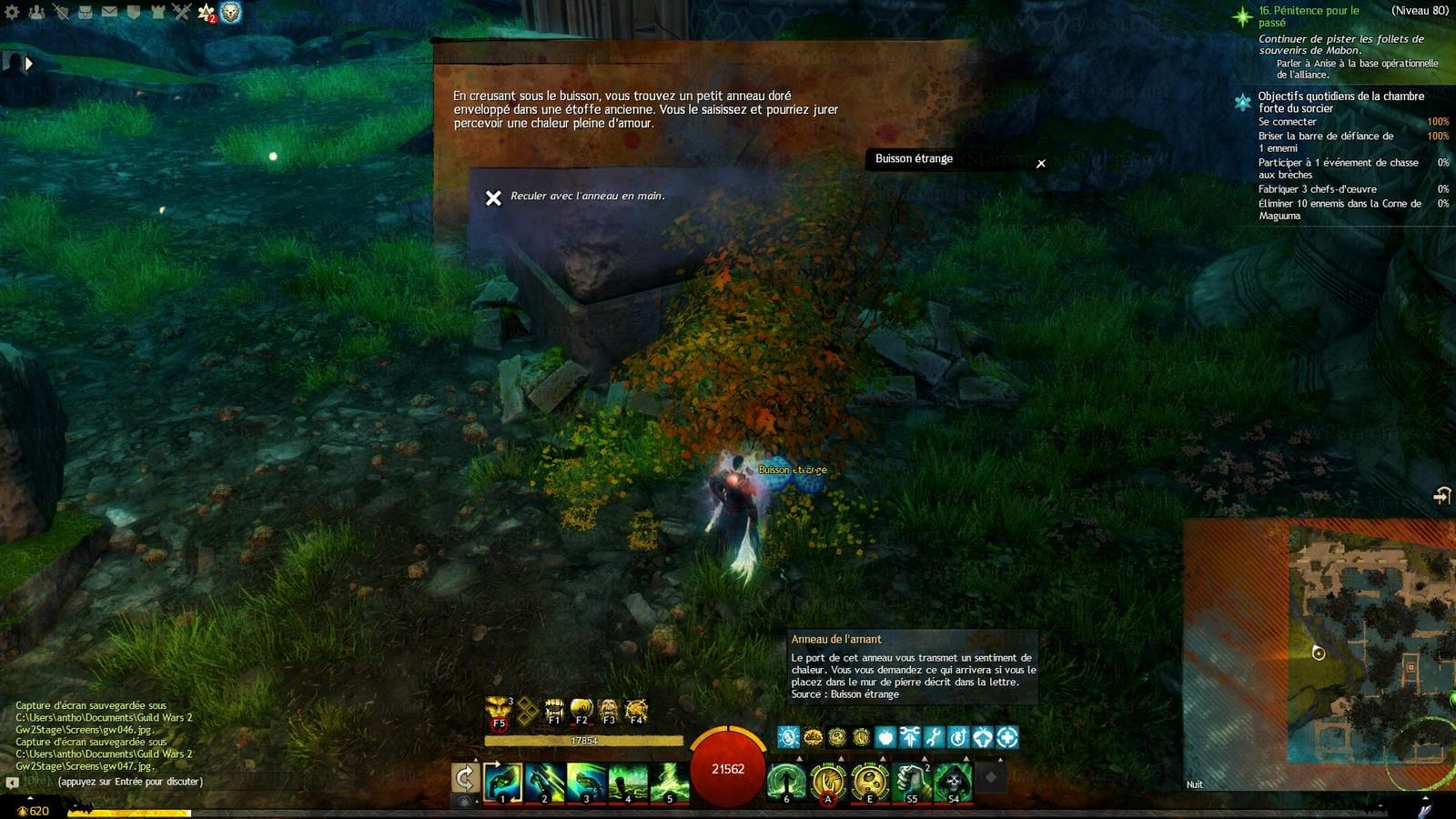
Task: Select the 'Pénitence pour le passé' story objective
Action: tap(1309, 16)
